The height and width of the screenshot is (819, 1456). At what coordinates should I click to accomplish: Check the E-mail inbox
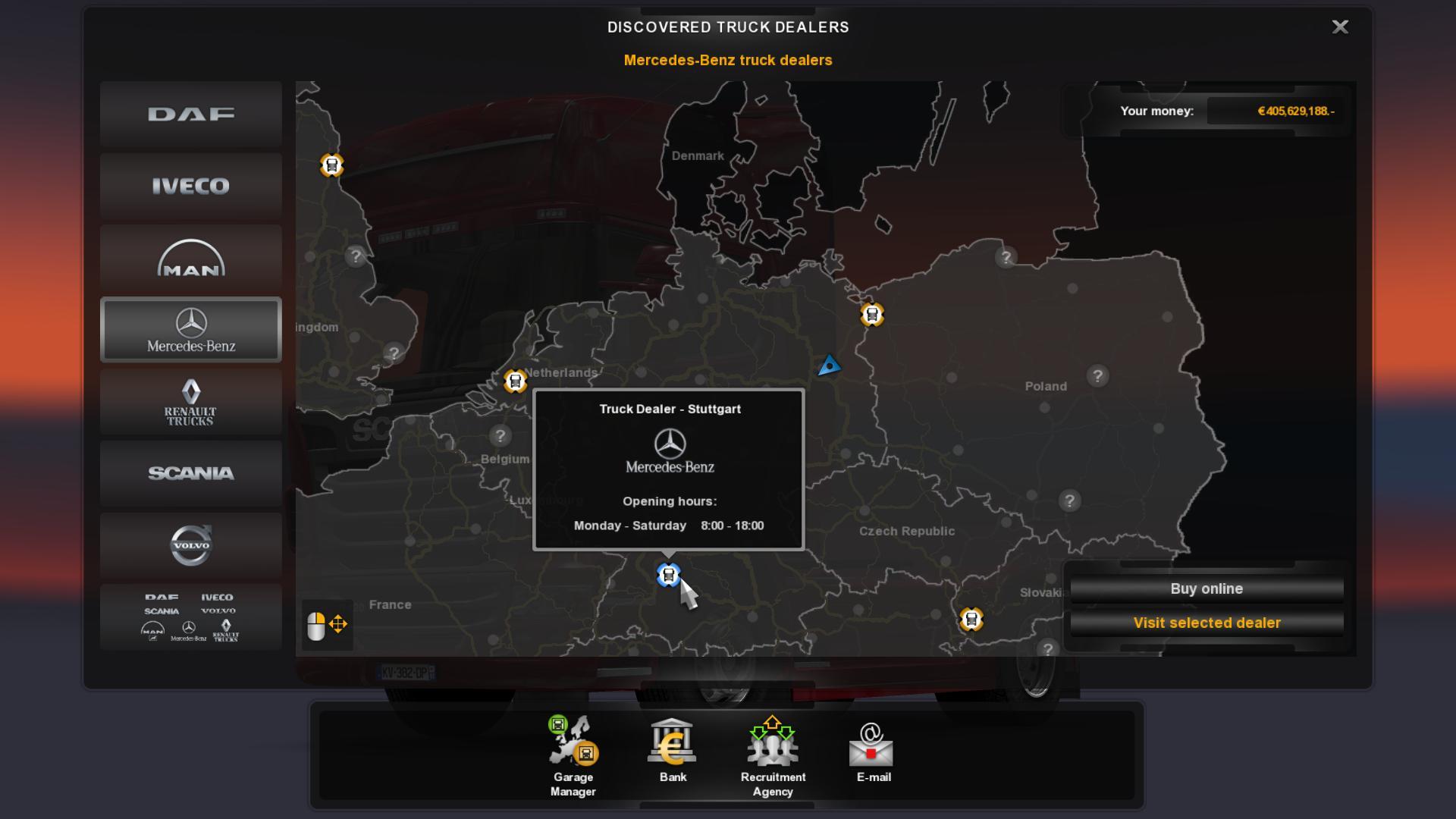point(873,752)
